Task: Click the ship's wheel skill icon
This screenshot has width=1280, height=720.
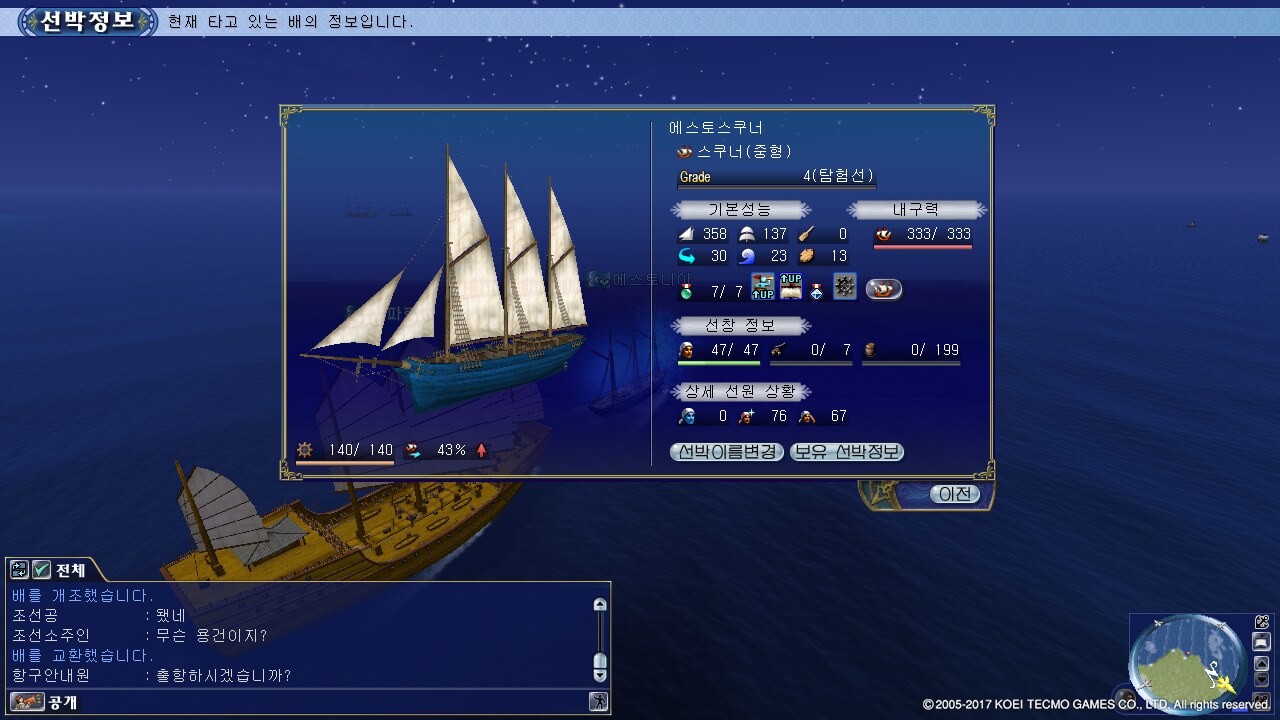Action: pos(845,288)
